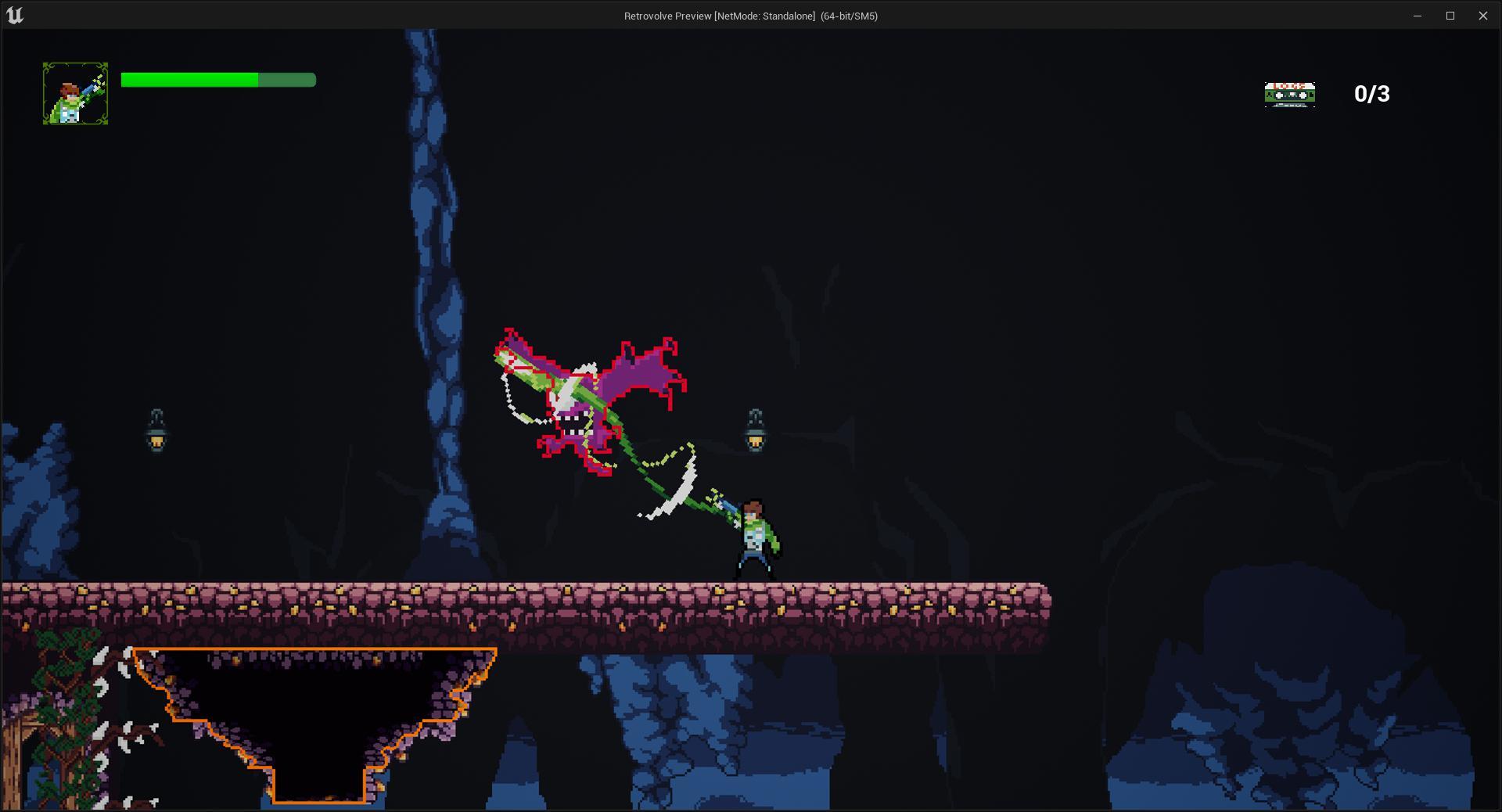
Task: Select the cassette tape collectible icon
Action: pos(1289,95)
